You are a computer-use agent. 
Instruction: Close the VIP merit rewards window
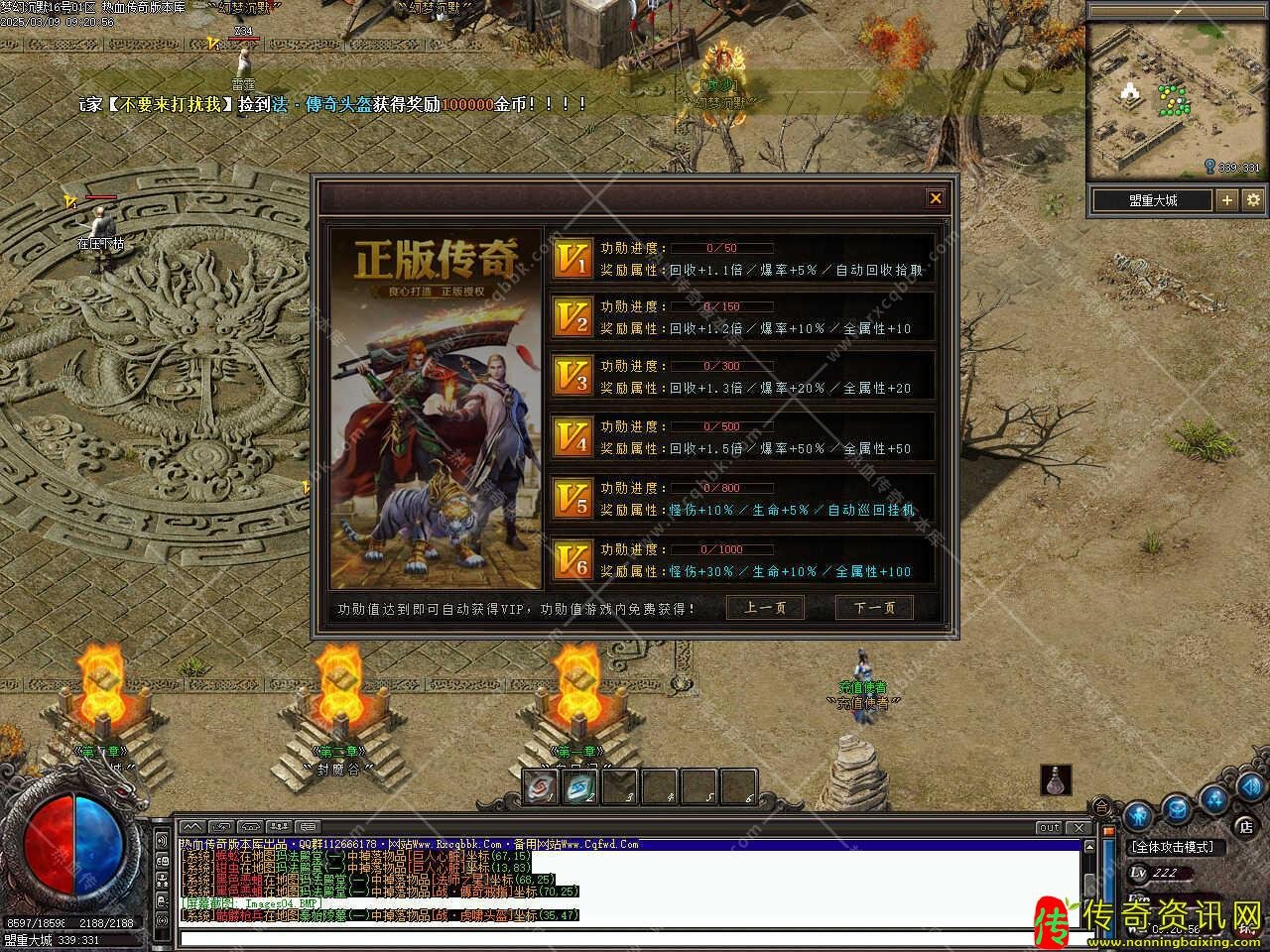point(935,199)
